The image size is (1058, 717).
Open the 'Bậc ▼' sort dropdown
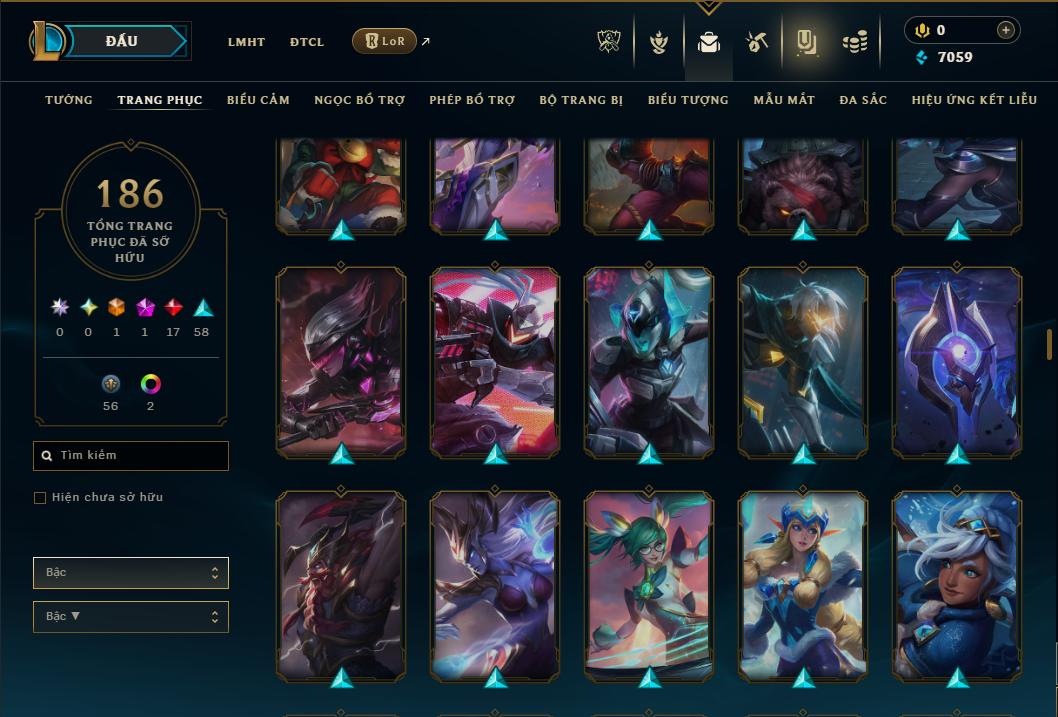click(x=131, y=617)
